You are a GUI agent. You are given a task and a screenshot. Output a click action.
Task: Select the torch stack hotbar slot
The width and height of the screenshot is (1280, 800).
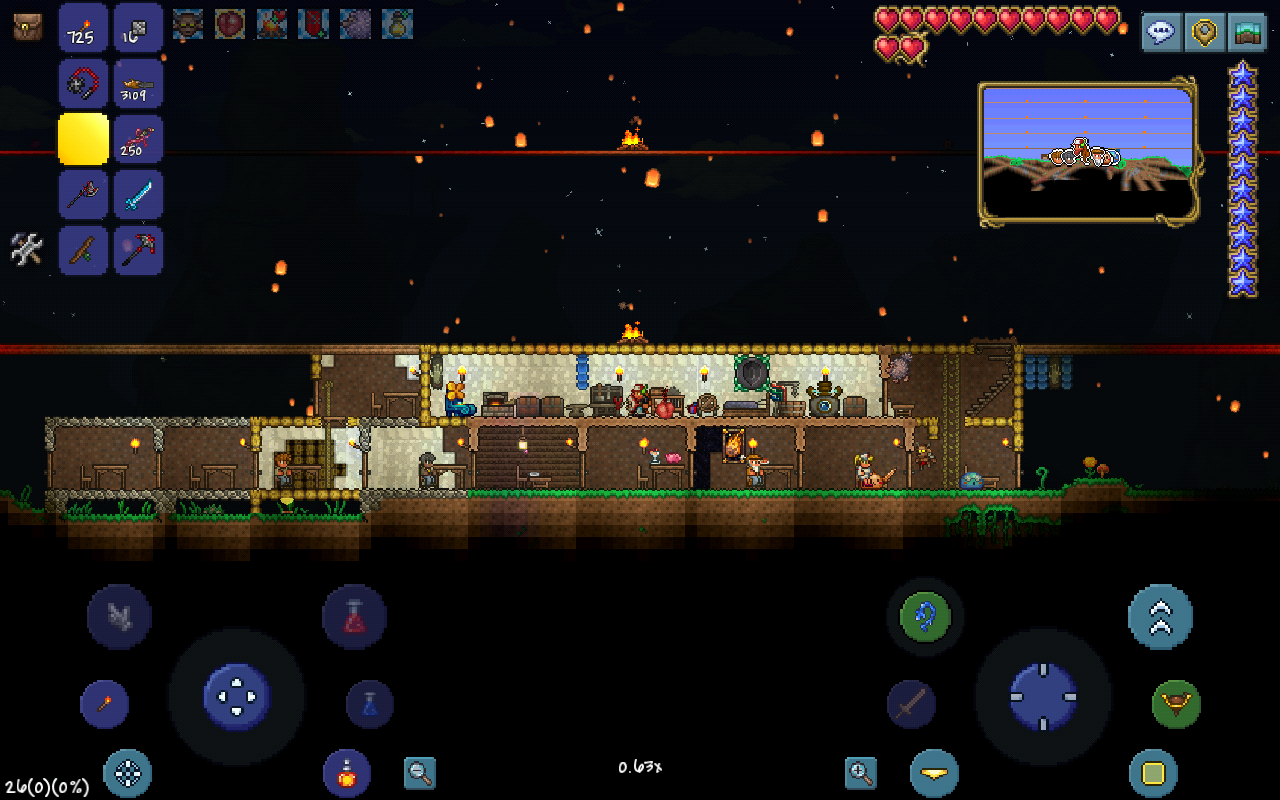(x=83, y=28)
